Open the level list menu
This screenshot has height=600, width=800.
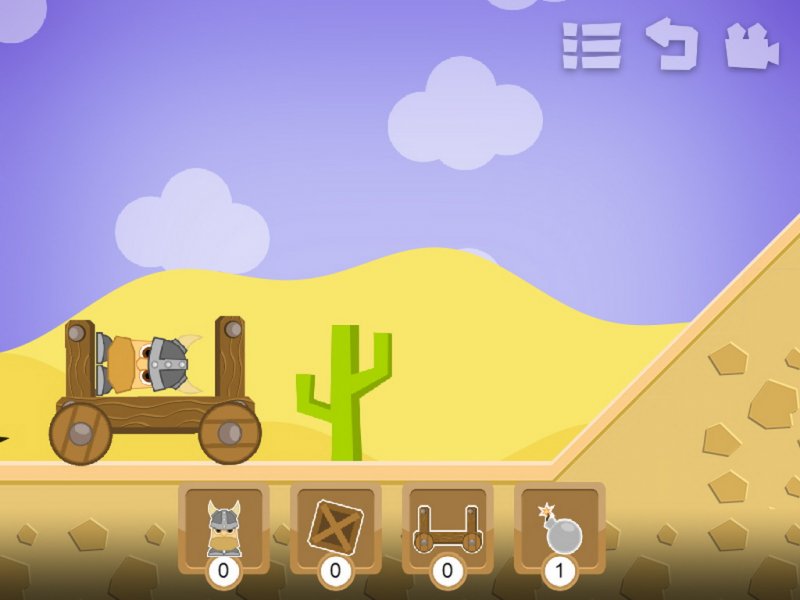point(591,46)
